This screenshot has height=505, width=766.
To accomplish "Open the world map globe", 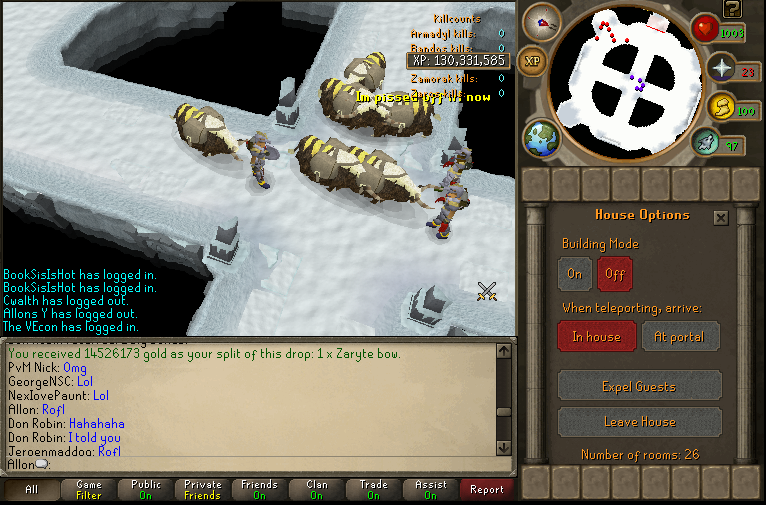I will (x=541, y=138).
